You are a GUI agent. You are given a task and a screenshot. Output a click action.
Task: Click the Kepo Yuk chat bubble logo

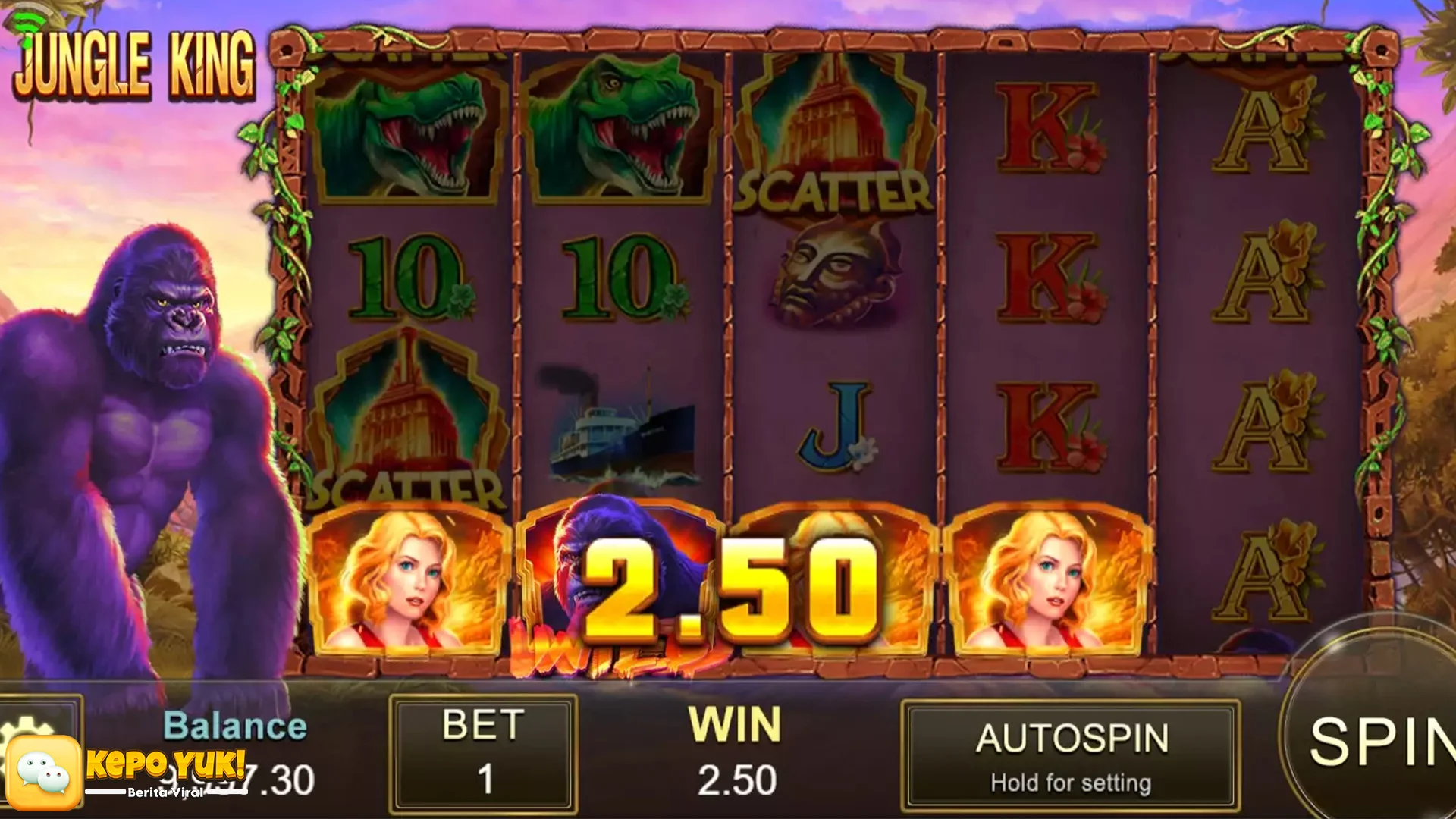pos(44,773)
